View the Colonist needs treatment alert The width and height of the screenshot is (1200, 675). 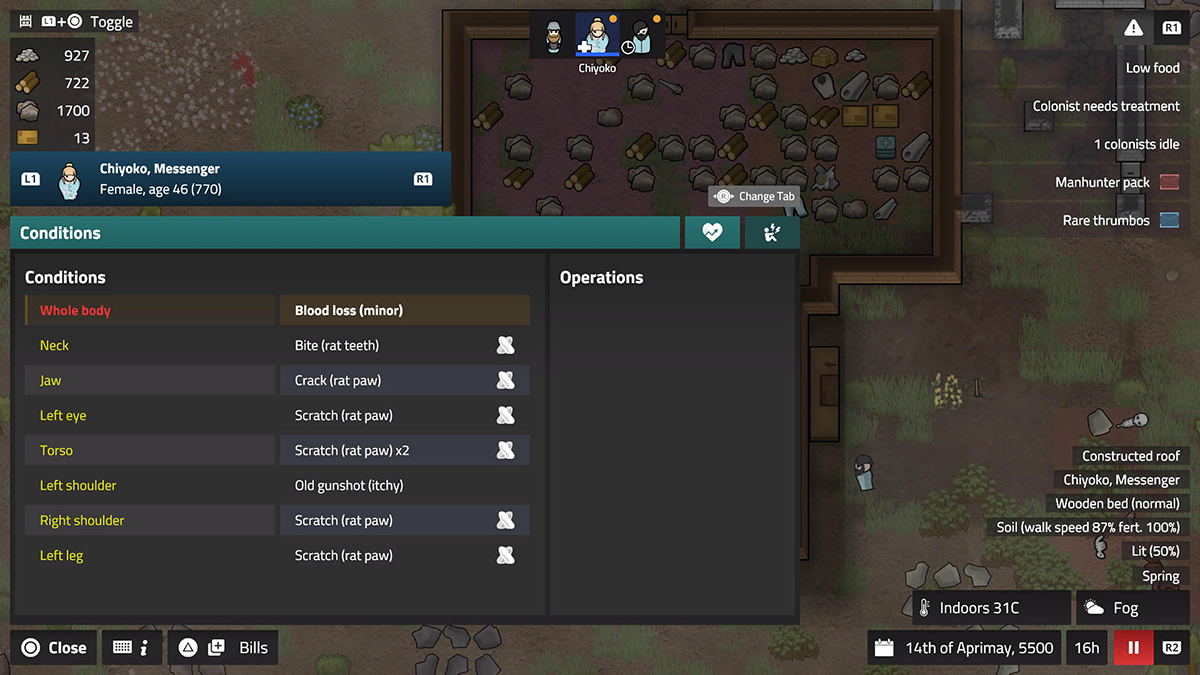(x=1106, y=106)
